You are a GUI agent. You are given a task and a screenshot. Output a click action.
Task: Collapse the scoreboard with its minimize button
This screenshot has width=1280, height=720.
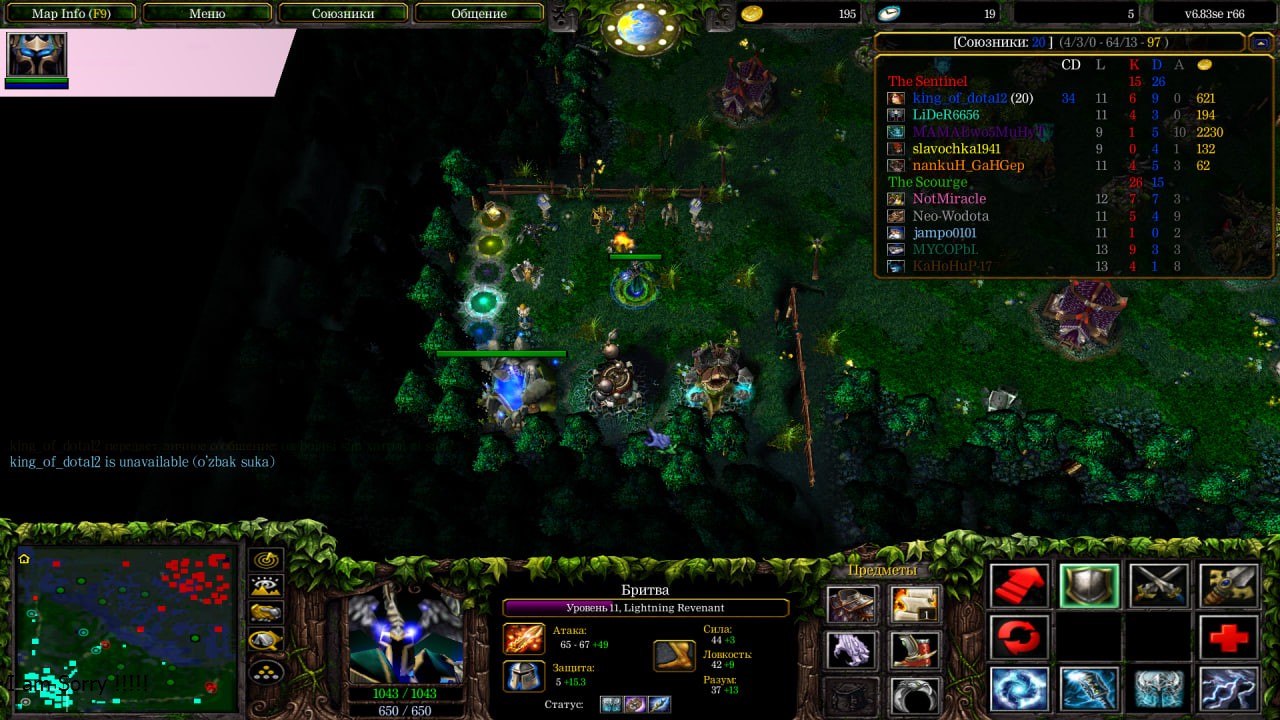click(x=1261, y=43)
